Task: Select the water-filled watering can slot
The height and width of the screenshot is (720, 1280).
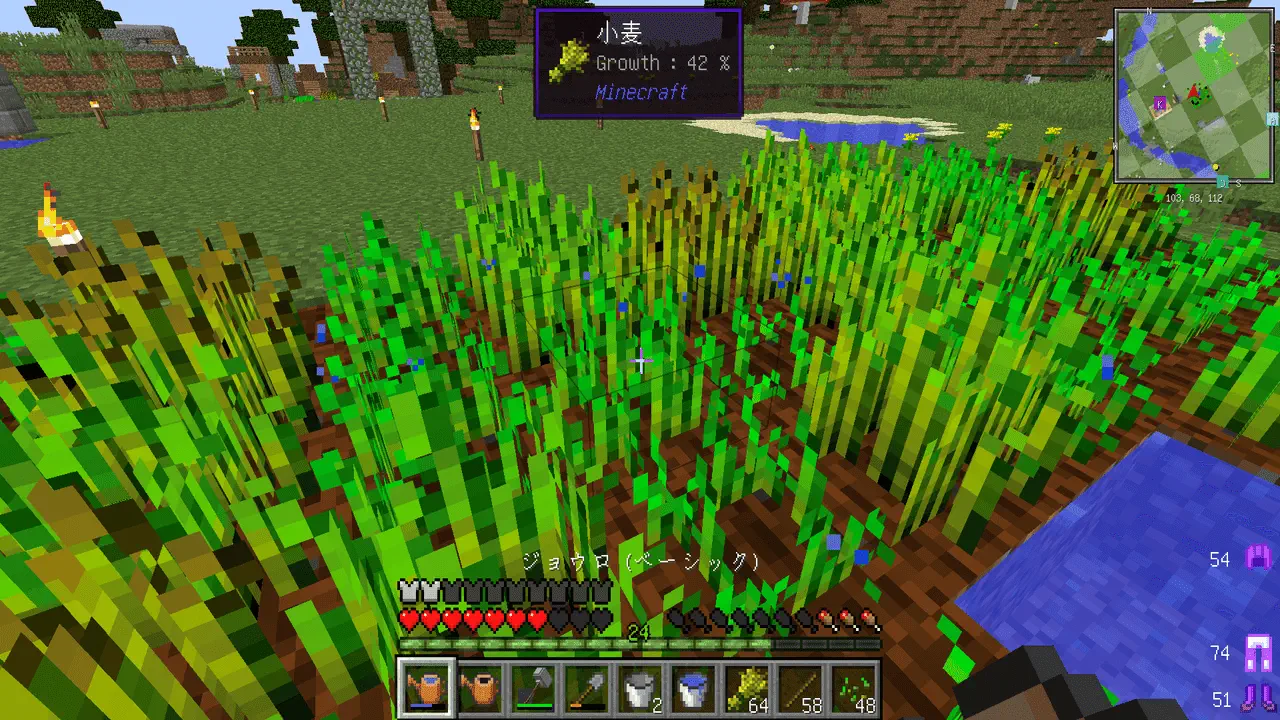Action: pyautogui.click(x=427, y=688)
